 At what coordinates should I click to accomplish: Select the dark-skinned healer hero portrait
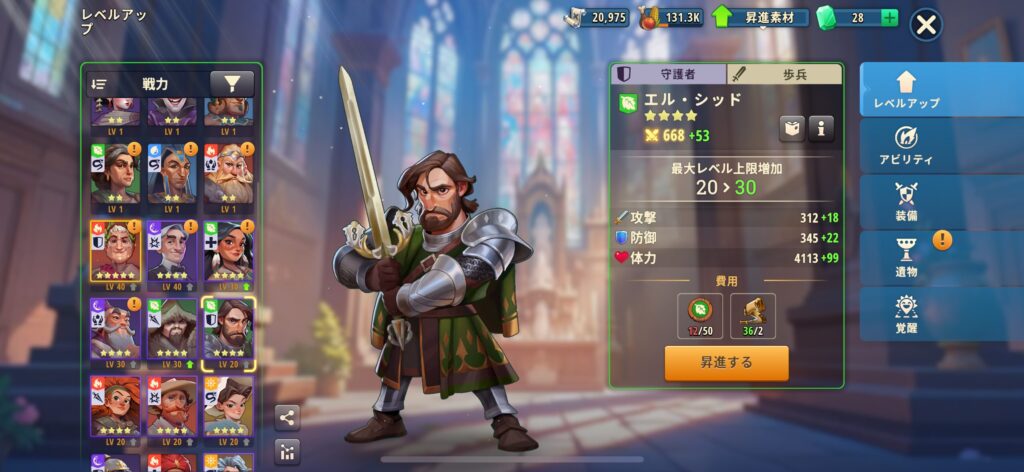228,252
